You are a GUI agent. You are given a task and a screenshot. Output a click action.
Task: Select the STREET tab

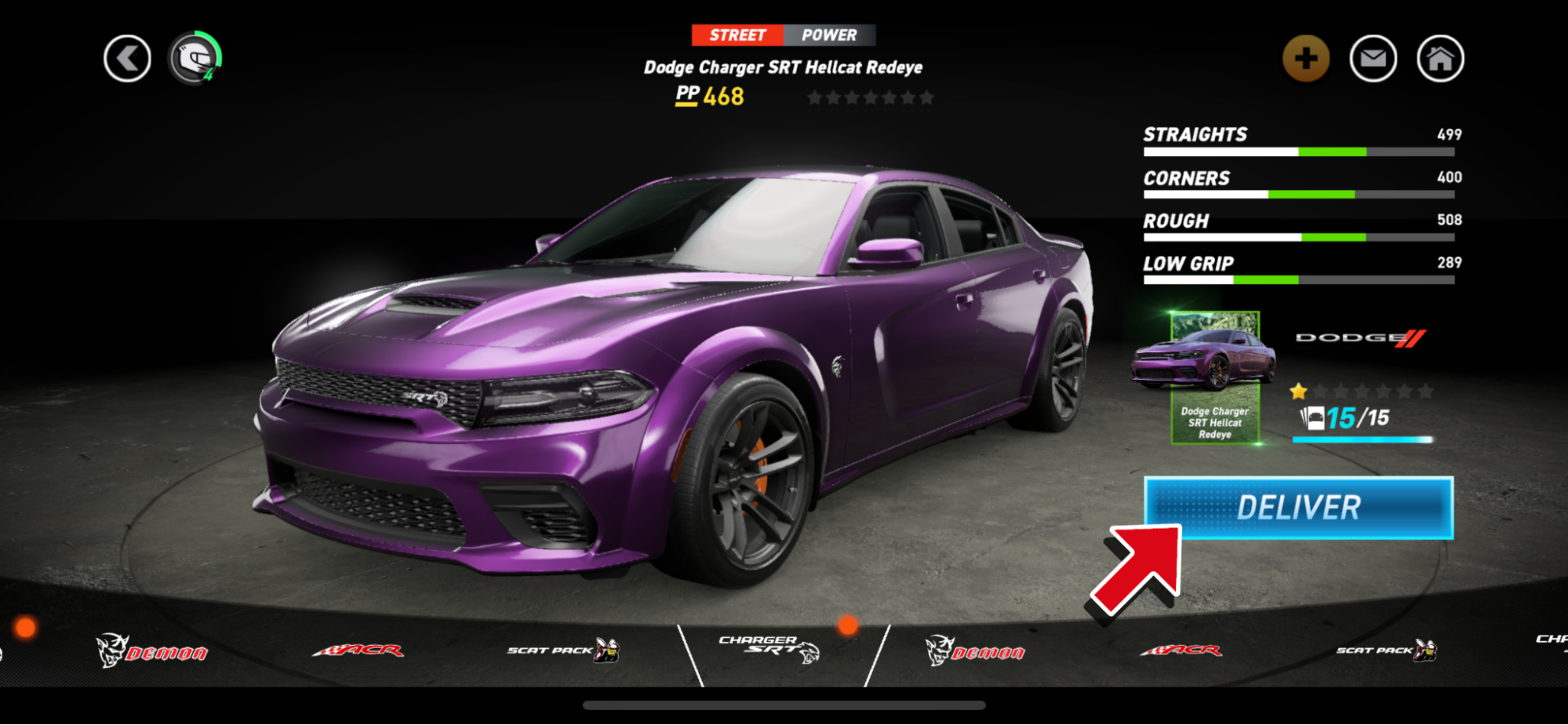click(x=737, y=35)
